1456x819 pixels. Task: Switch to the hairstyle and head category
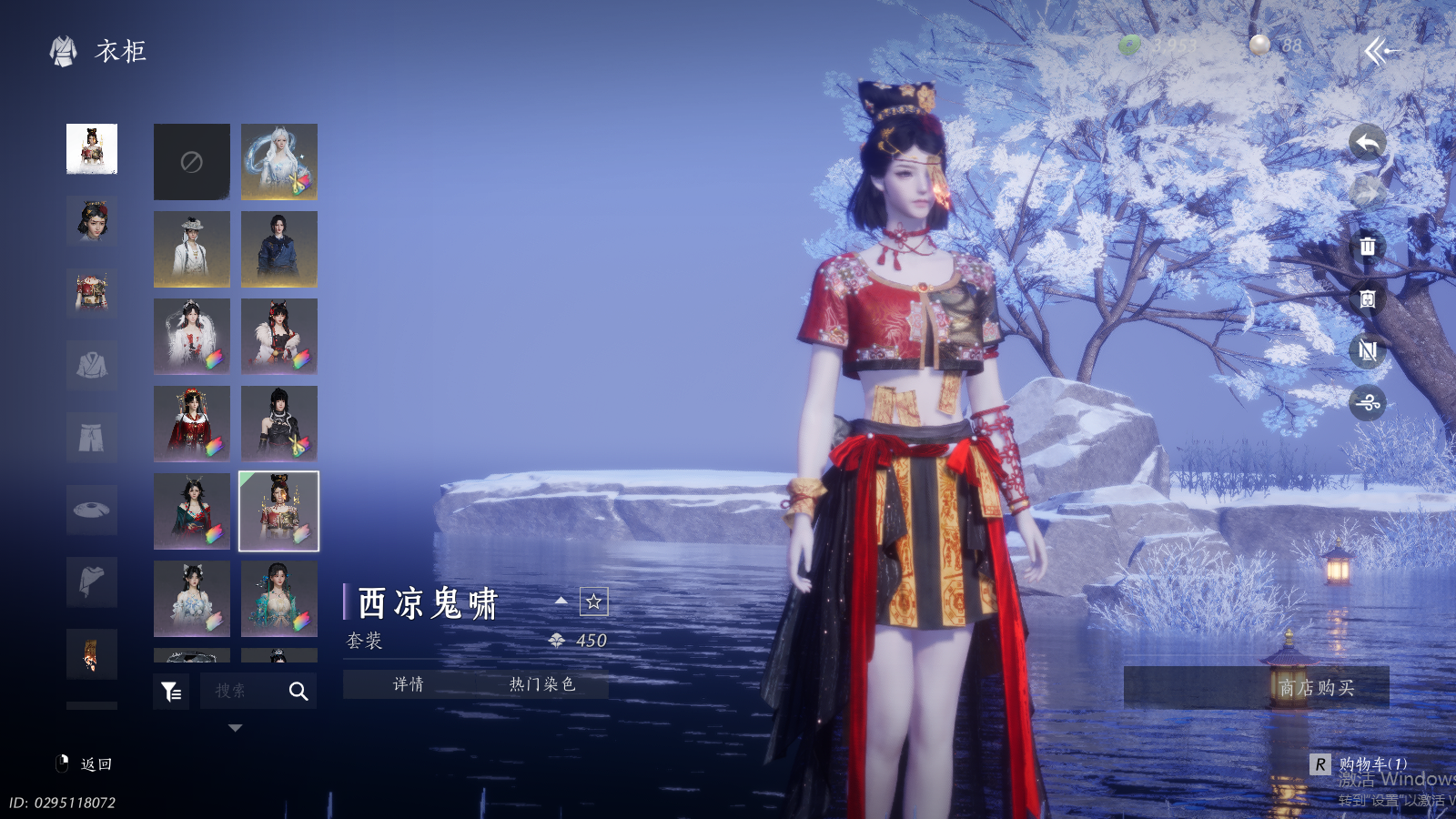coord(92,220)
